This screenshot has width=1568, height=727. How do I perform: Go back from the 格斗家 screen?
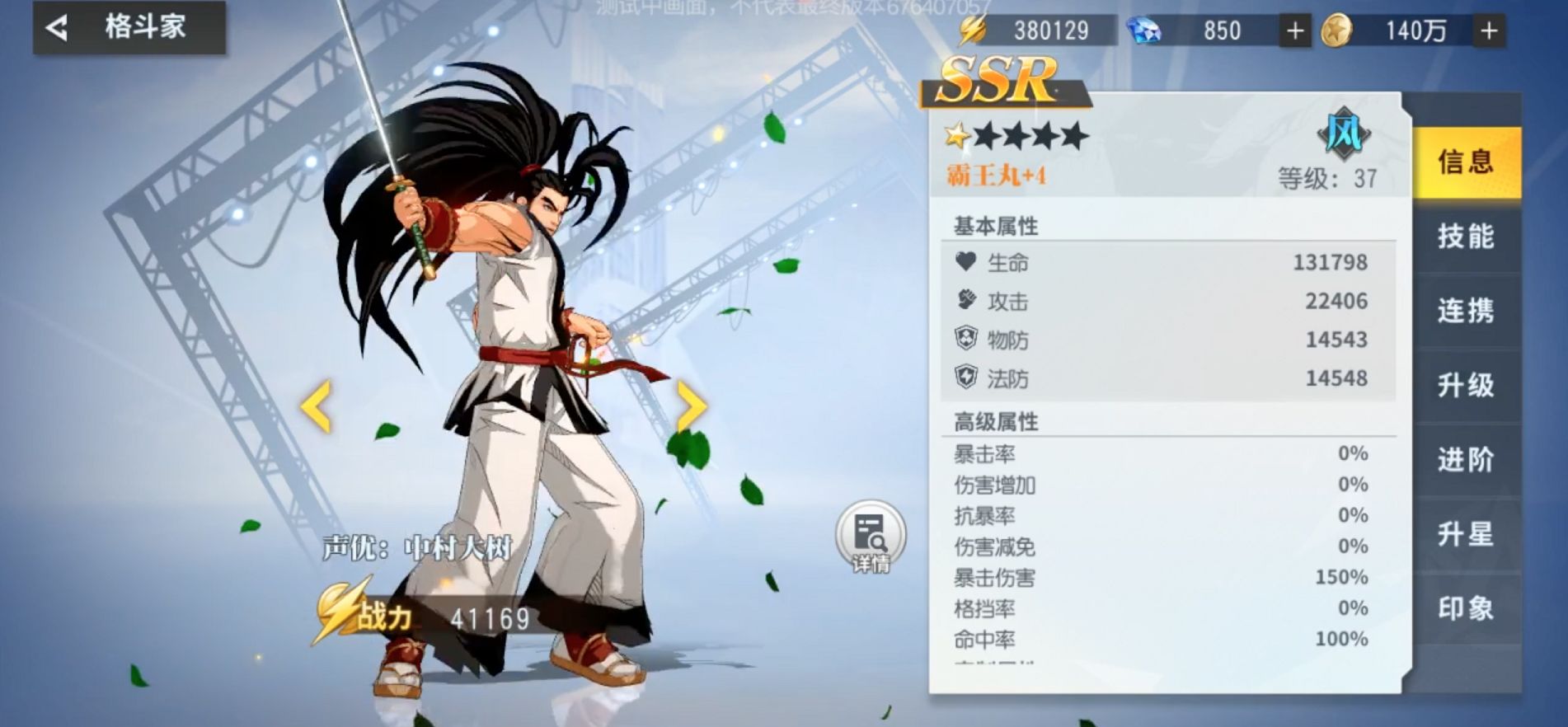pos(58,29)
